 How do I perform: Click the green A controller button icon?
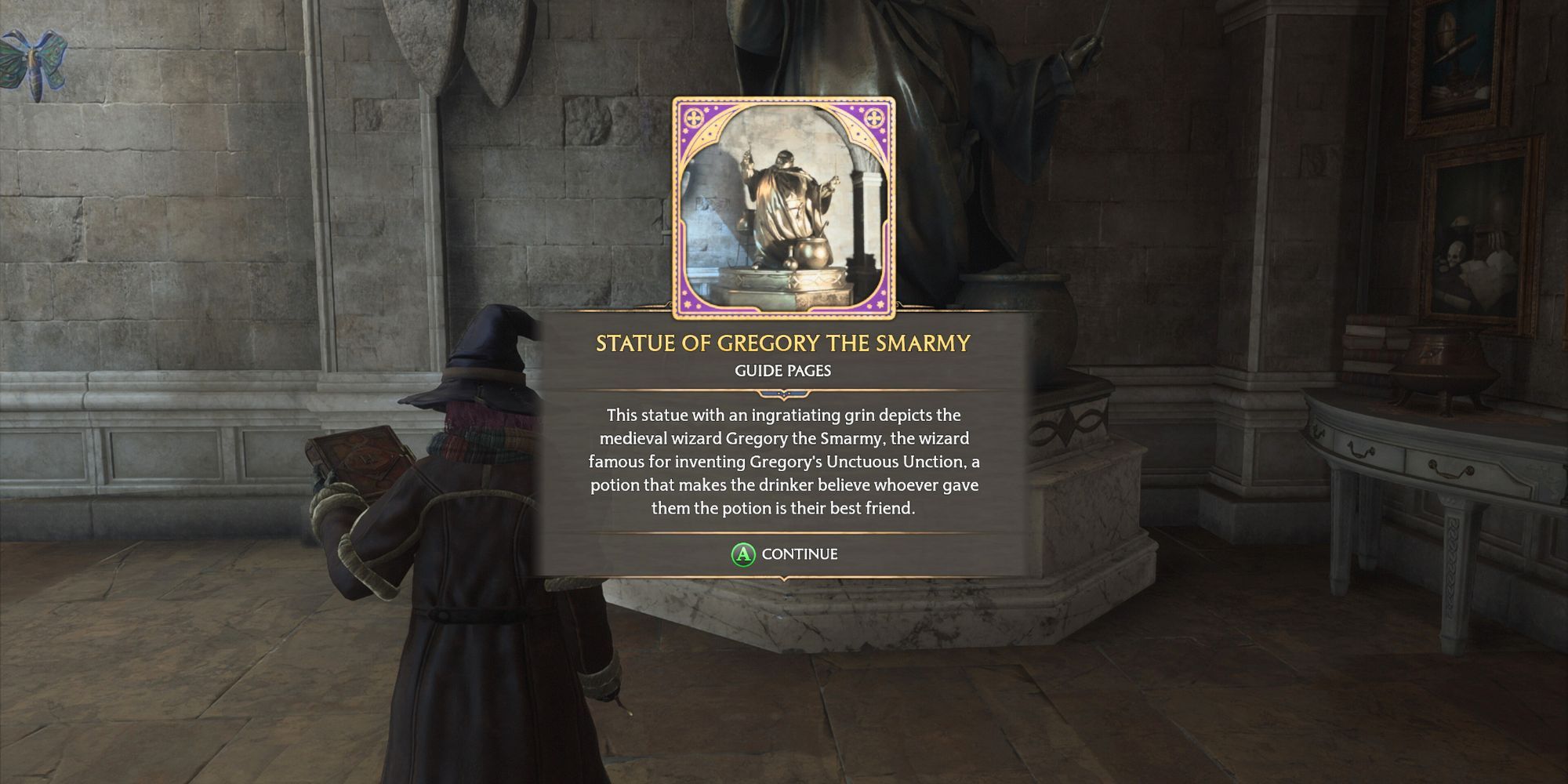point(743,554)
